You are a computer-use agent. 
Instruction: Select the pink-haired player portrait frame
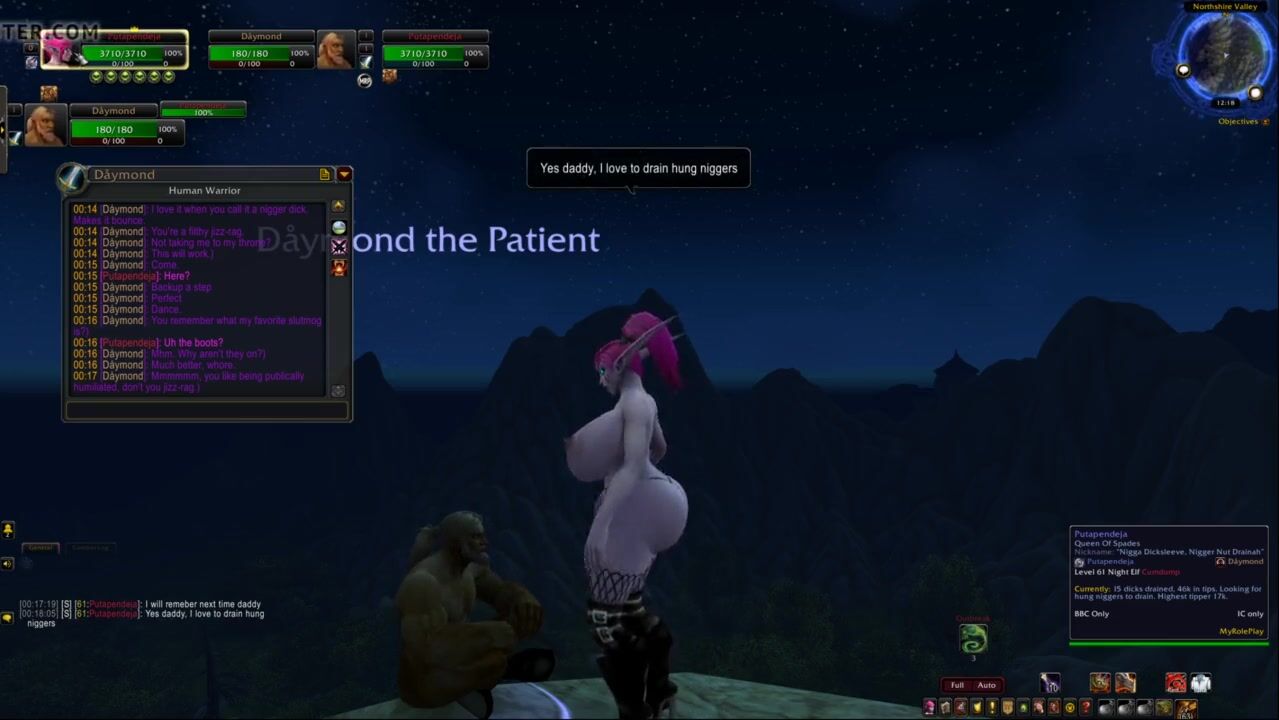(x=60, y=50)
